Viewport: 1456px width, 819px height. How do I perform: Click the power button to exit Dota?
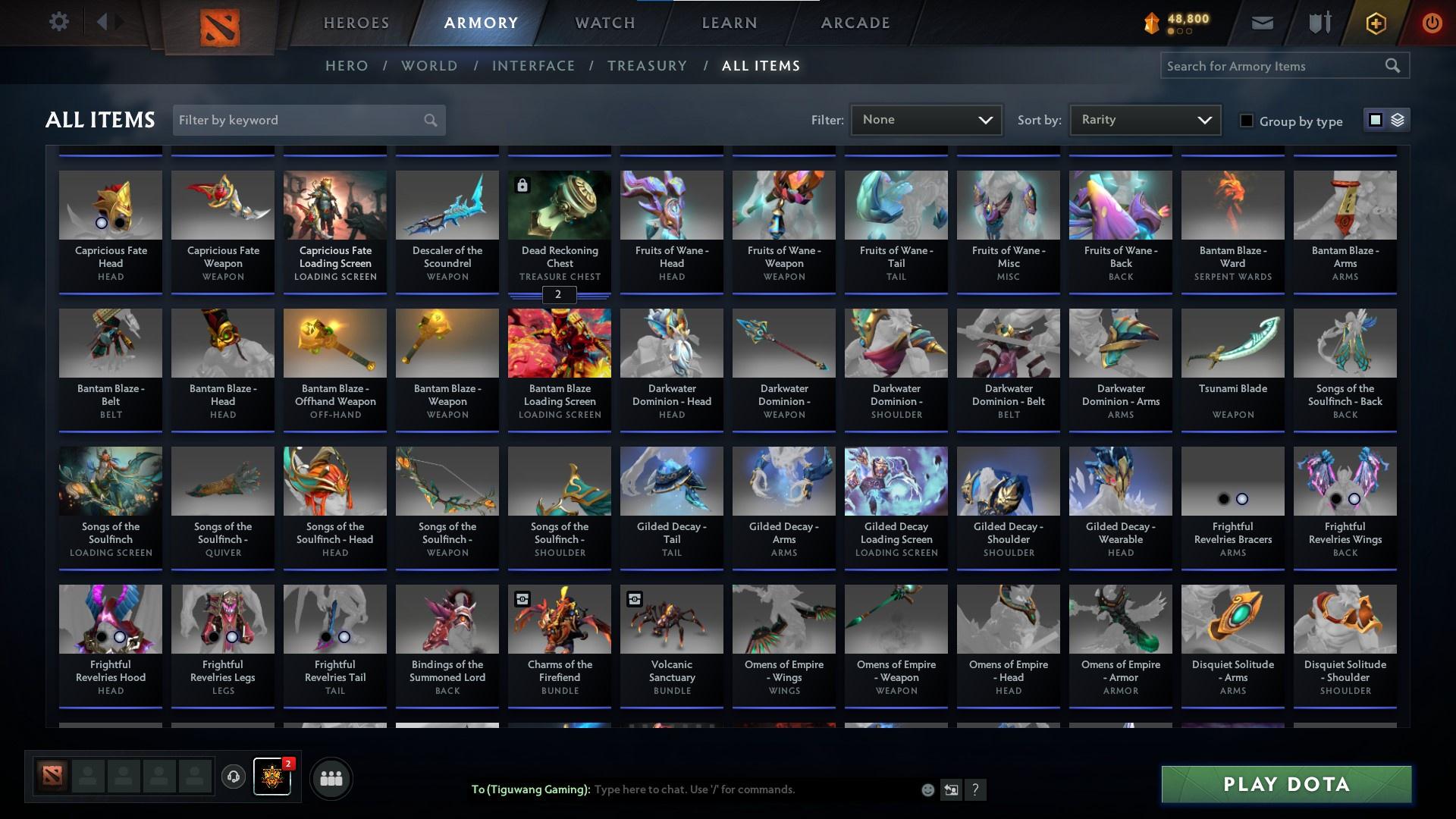(1432, 23)
